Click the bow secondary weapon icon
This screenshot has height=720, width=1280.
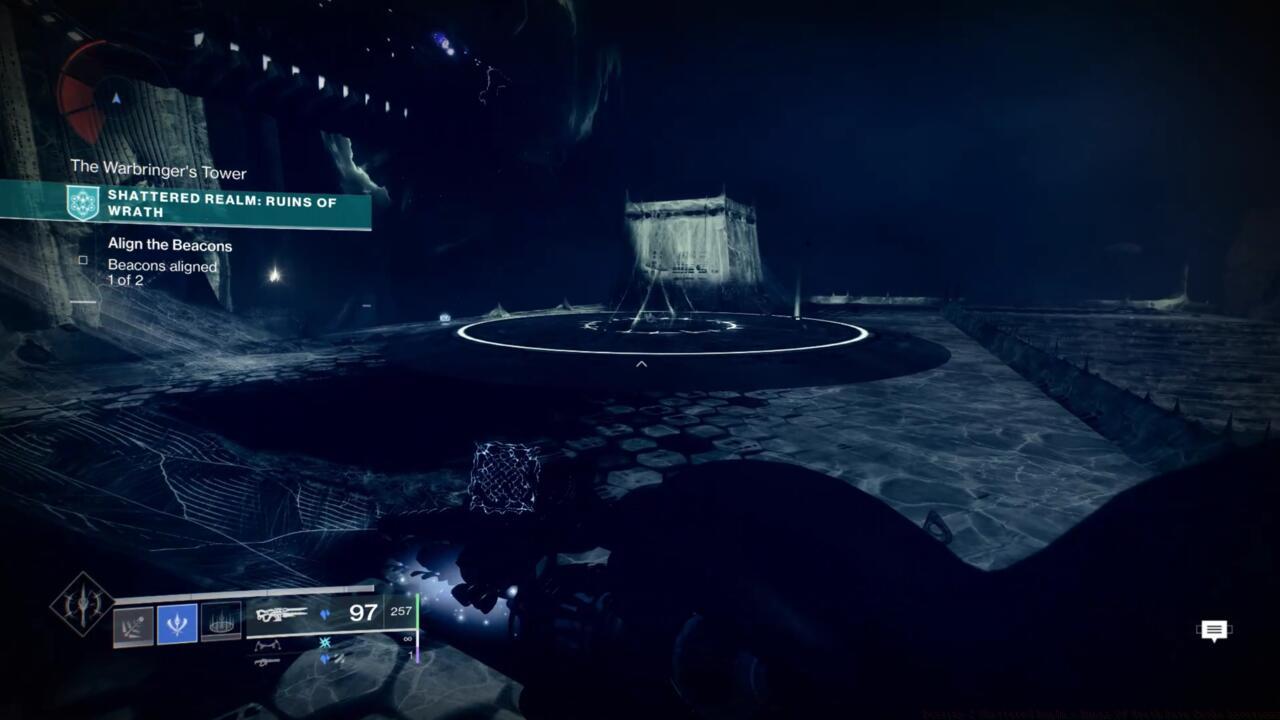pyautogui.click(x=268, y=645)
